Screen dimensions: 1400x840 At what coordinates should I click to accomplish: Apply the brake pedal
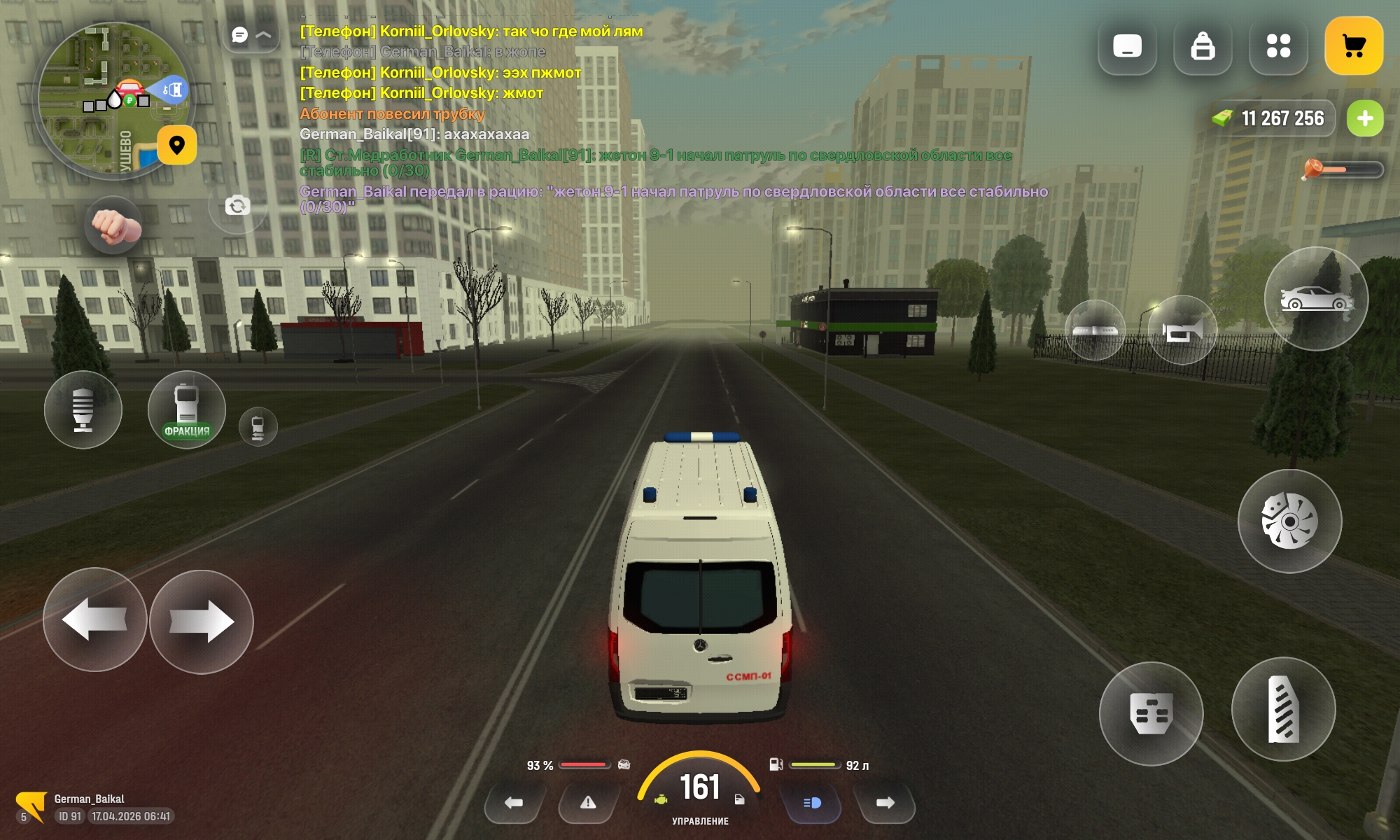[x=1151, y=714]
